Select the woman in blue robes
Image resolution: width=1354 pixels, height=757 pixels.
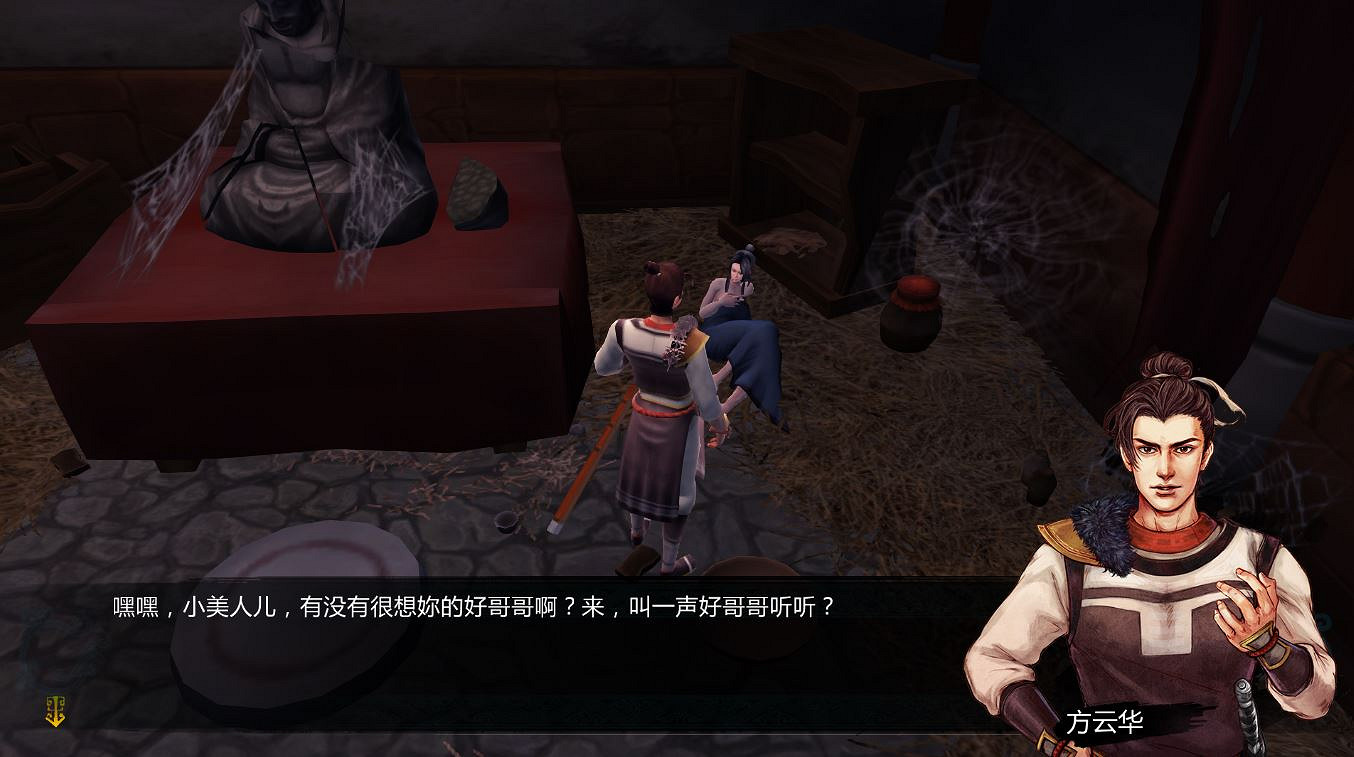pos(740,320)
